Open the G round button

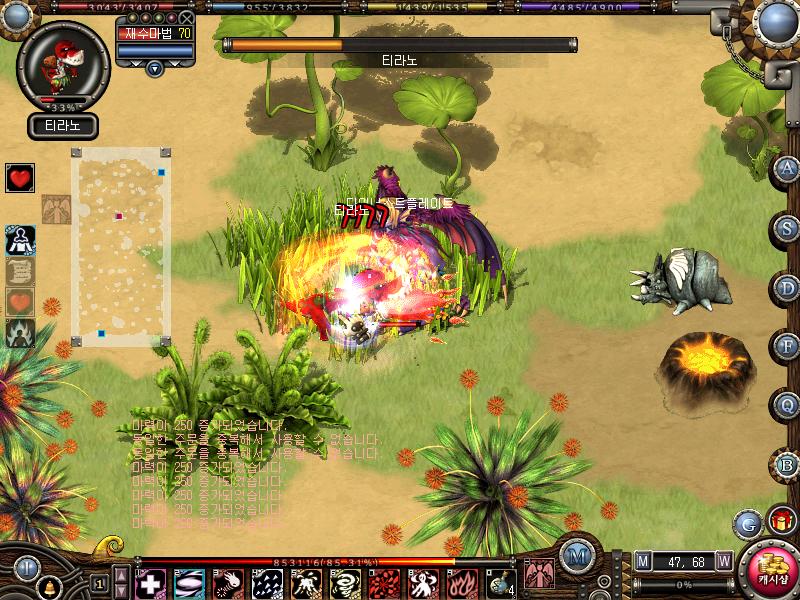tap(747, 523)
